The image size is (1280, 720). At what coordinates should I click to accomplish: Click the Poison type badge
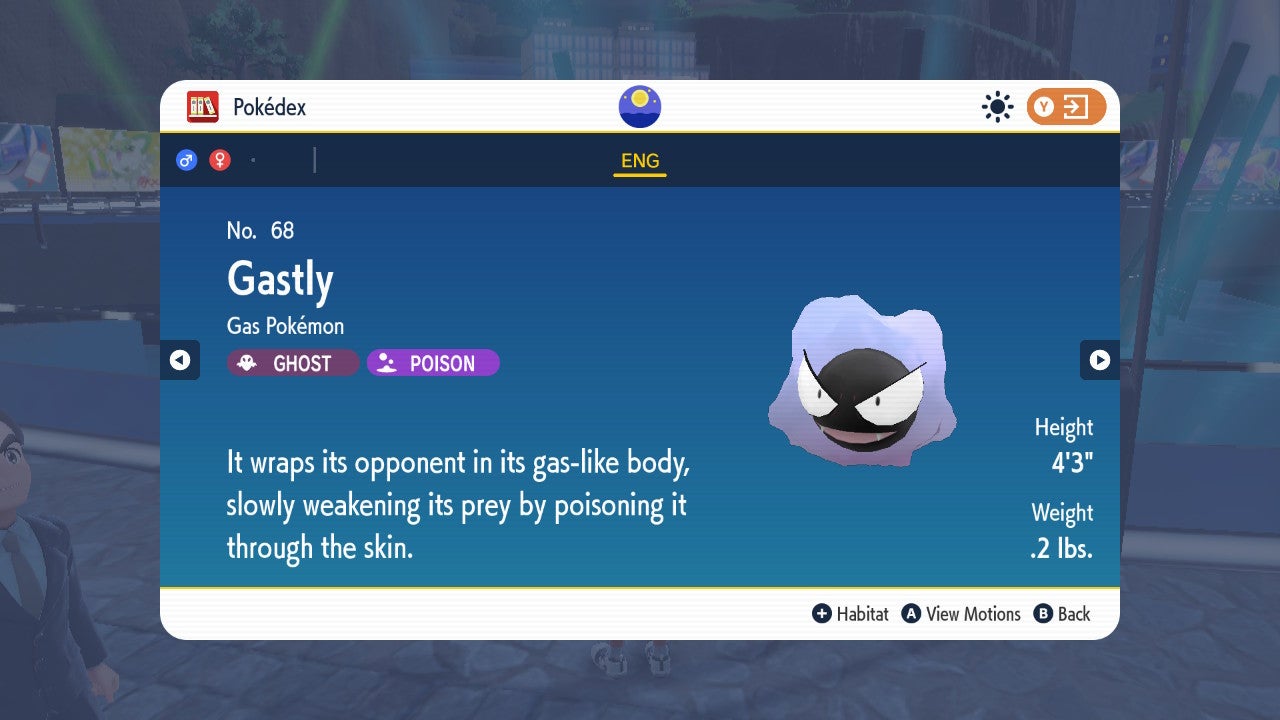point(432,363)
